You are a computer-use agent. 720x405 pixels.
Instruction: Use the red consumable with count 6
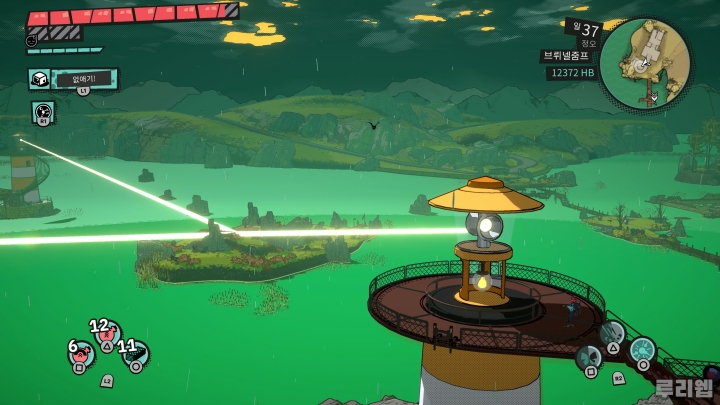tap(80, 355)
